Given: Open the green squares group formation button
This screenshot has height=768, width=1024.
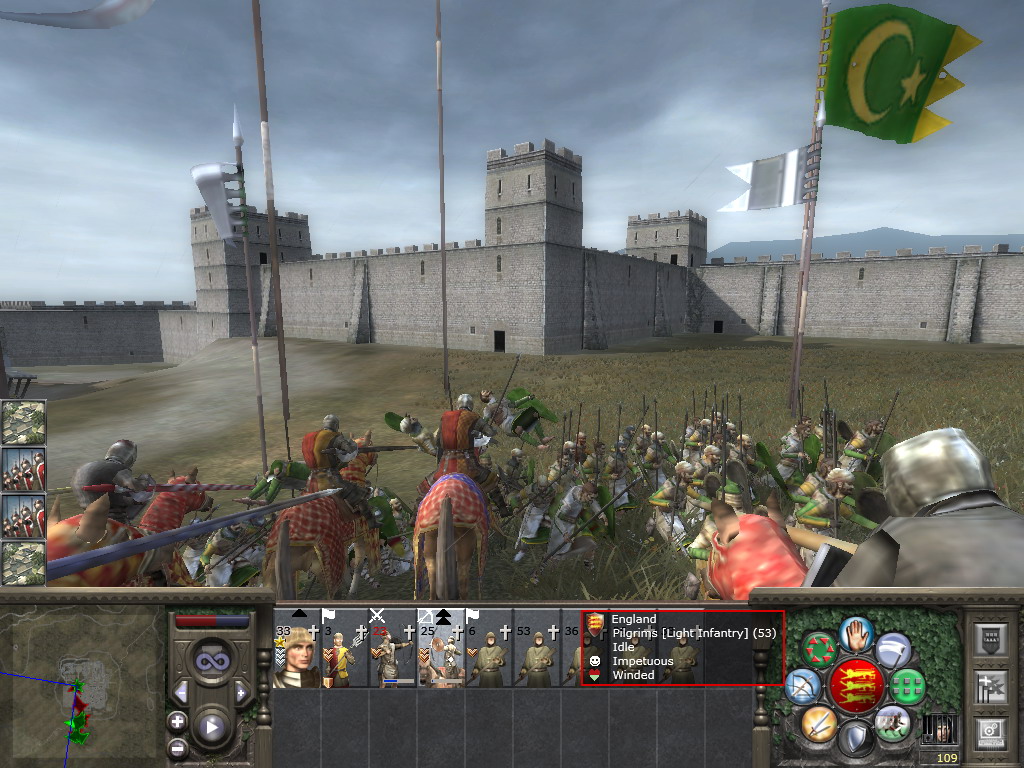Looking at the screenshot, I should [907, 687].
